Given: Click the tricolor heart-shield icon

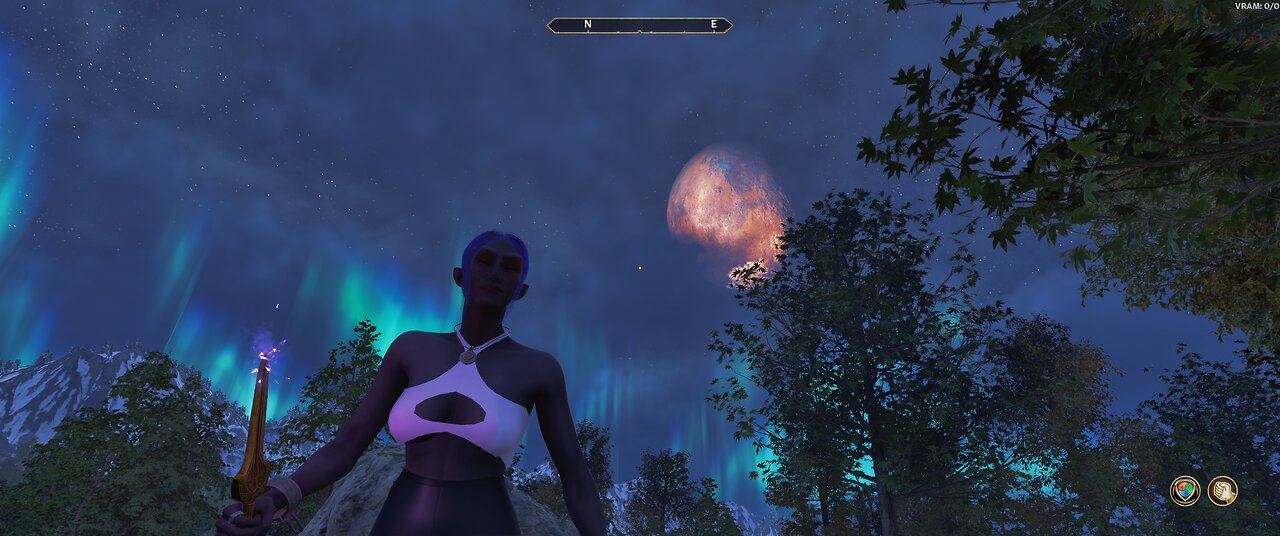Looking at the screenshot, I should pos(1185,491).
